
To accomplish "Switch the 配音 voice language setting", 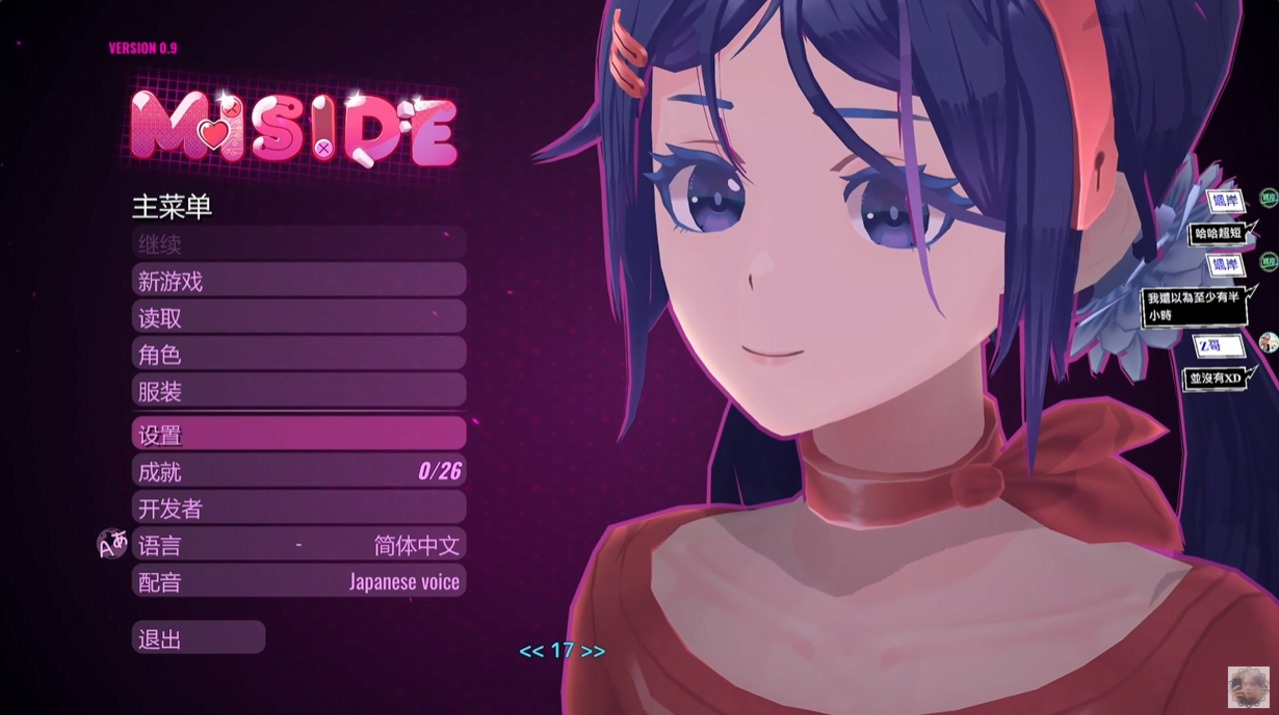I will click(298, 582).
